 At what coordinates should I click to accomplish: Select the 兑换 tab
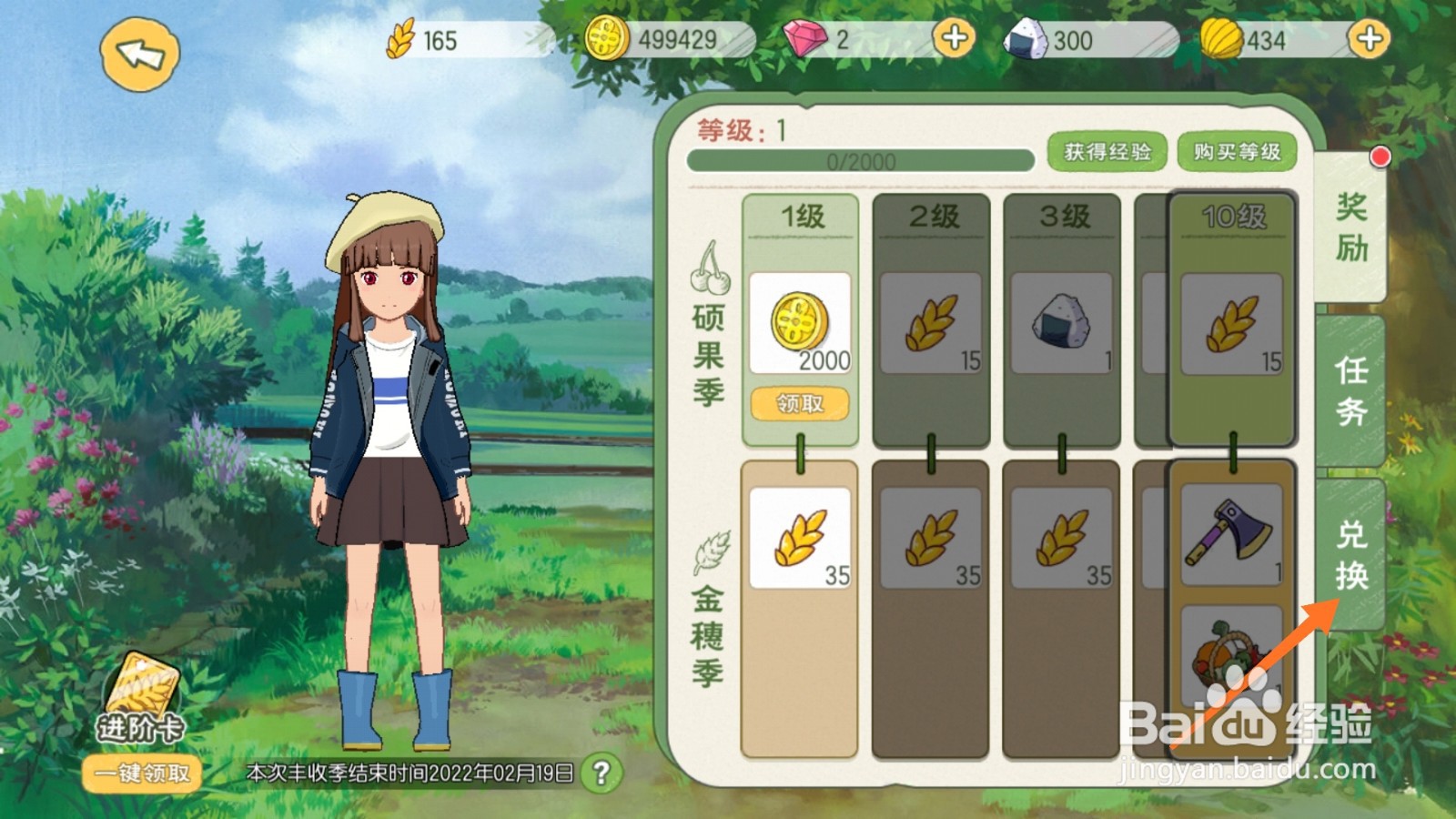pyautogui.click(x=1351, y=555)
